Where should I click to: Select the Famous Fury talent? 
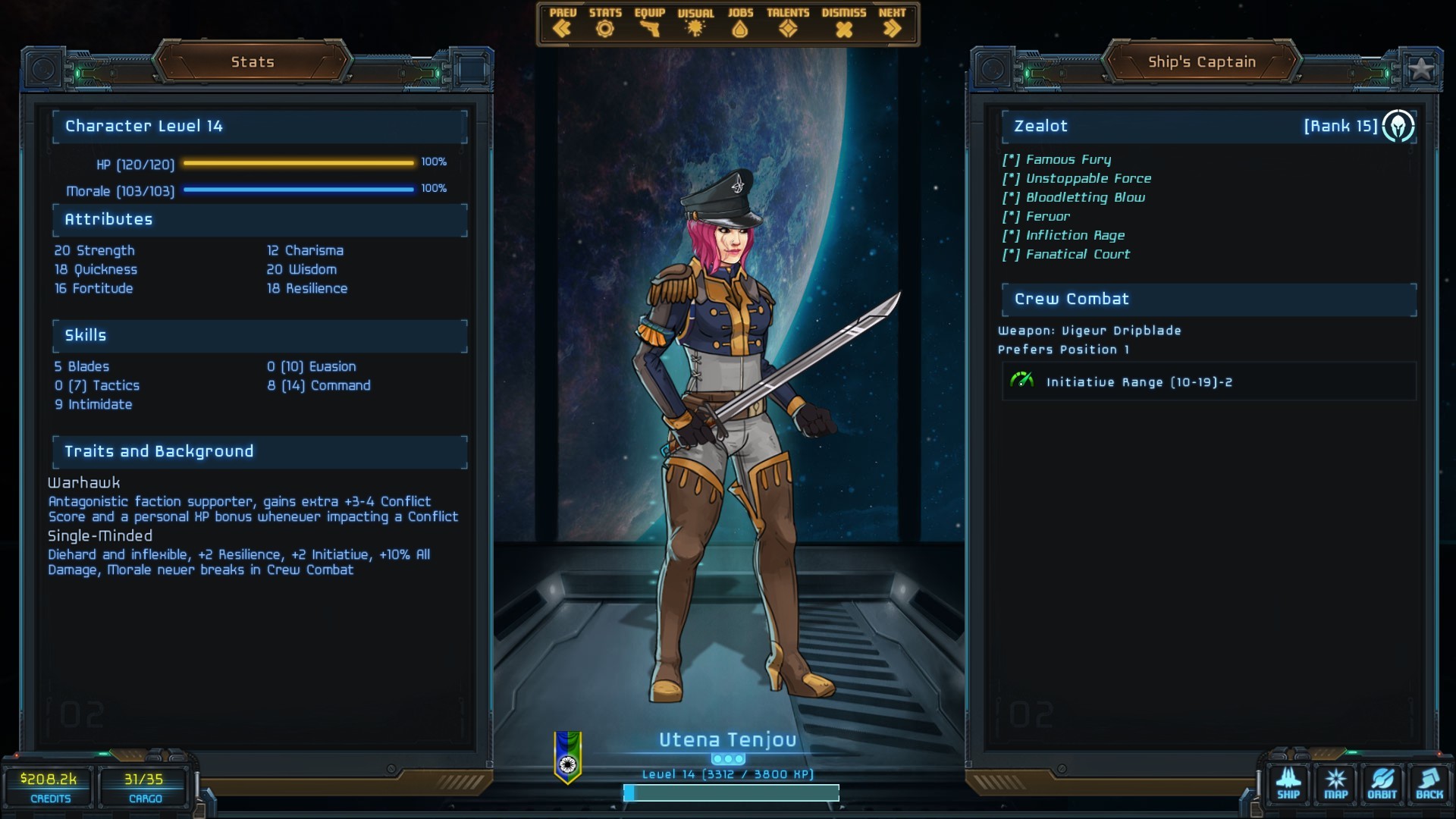1068,159
